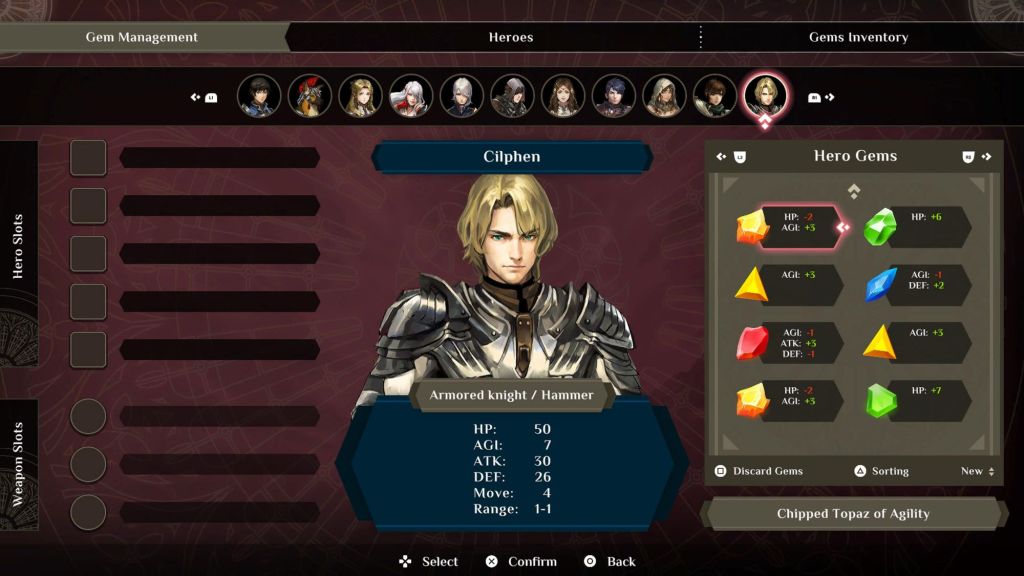Open the gem sorting order dropdown
The image size is (1024, 576).
(977, 471)
